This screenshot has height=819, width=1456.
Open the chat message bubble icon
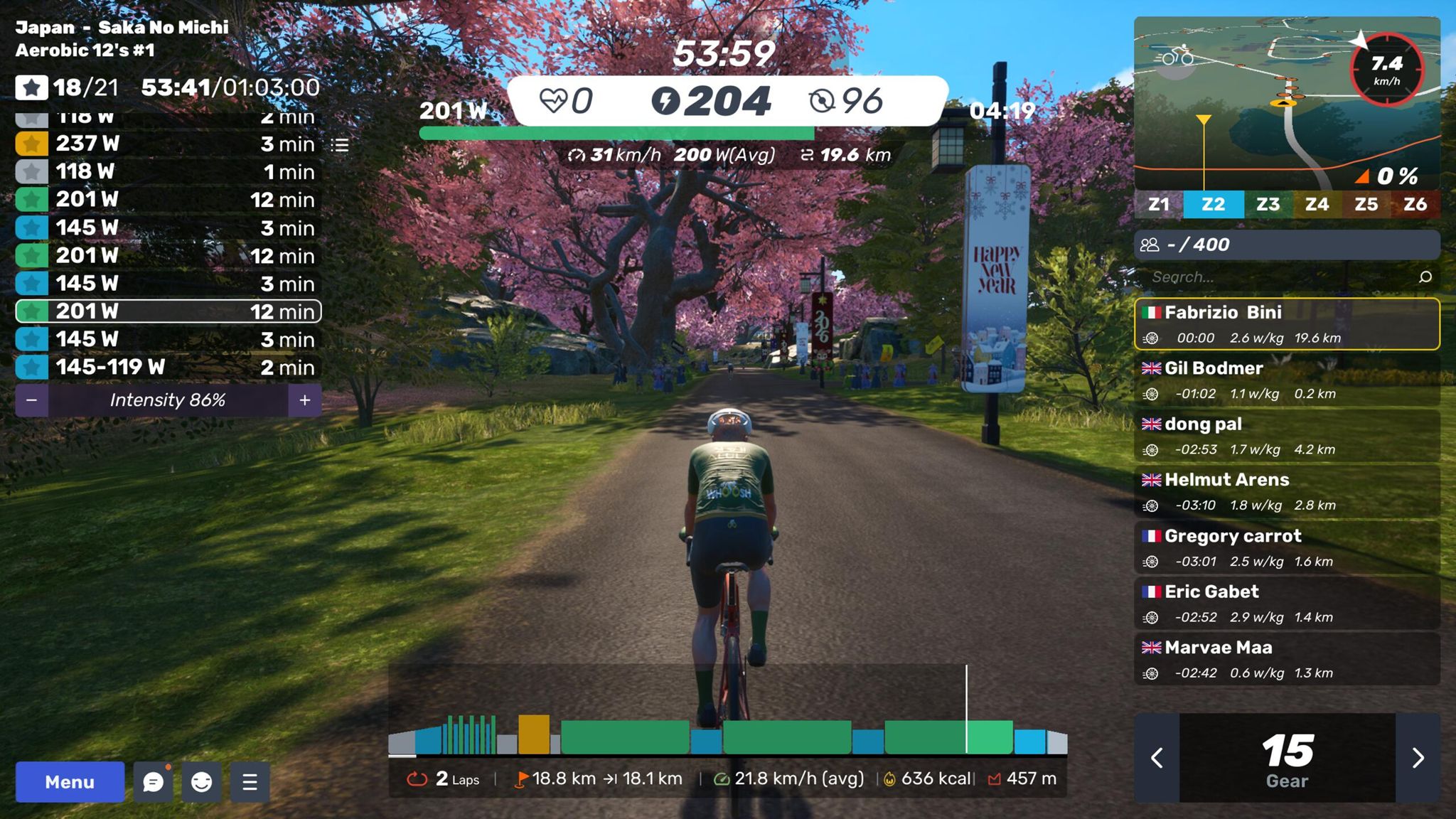(x=153, y=782)
